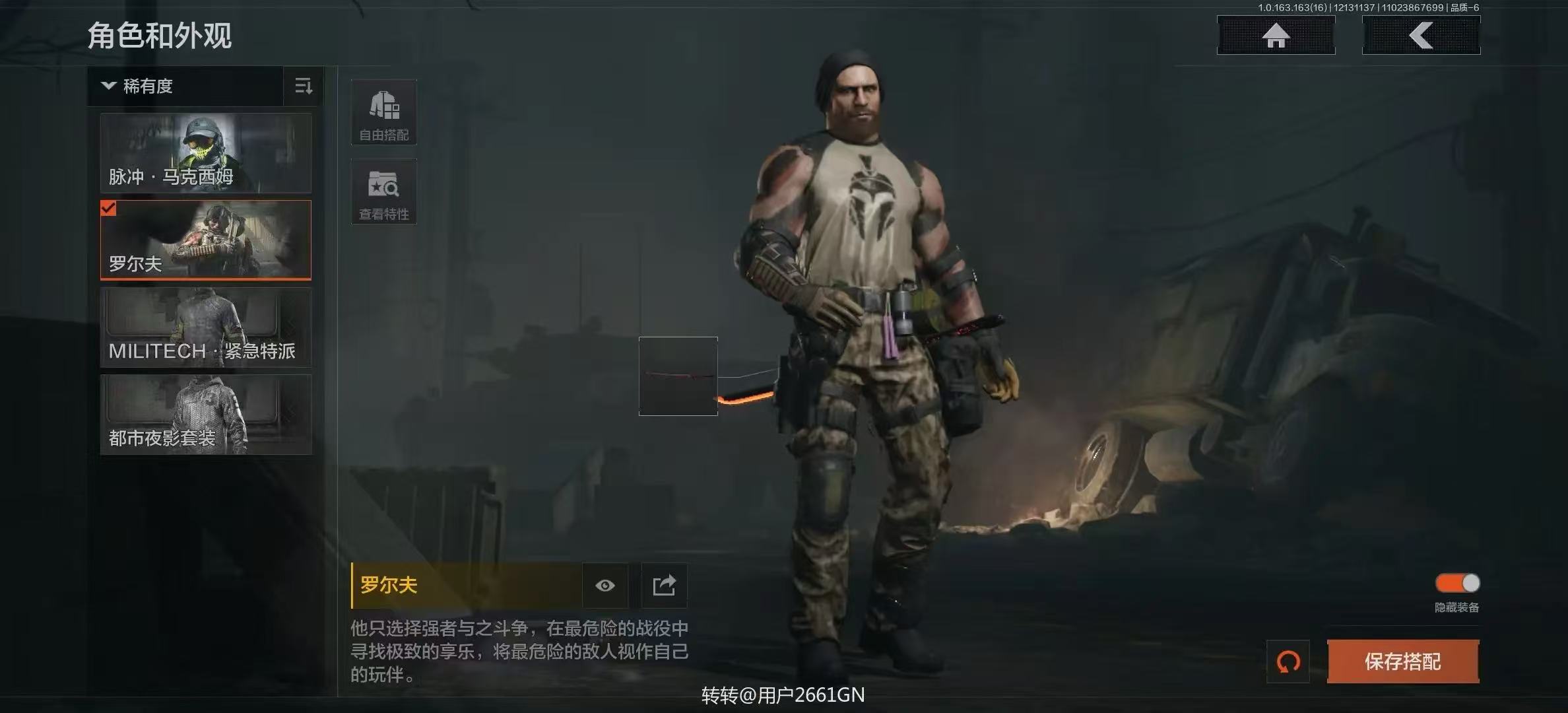Click the back arrow button

click(x=1421, y=36)
